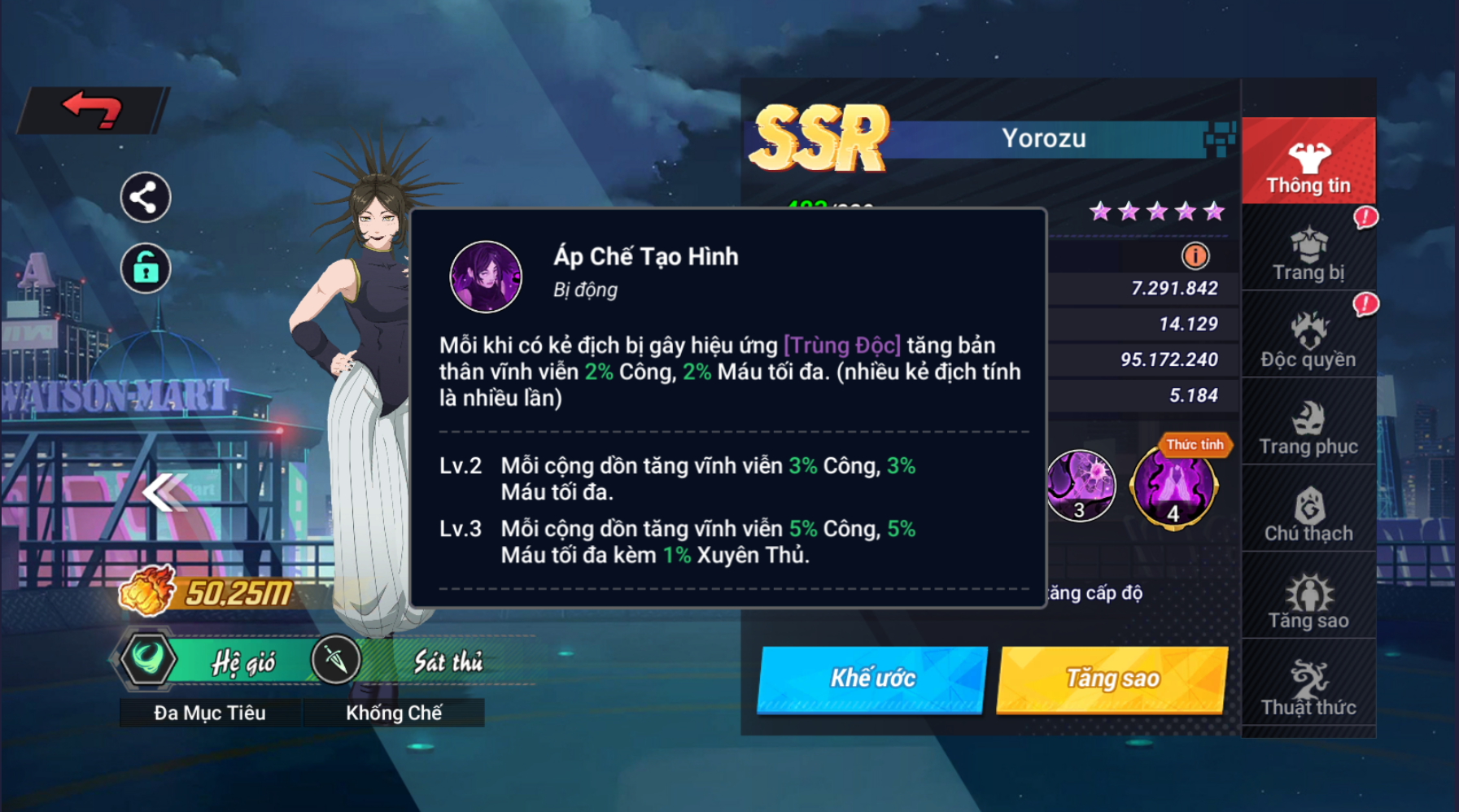Image resolution: width=1459 pixels, height=812 pixels.
Task: Tap the Khống Chế tag
Action: coord(394,713)
